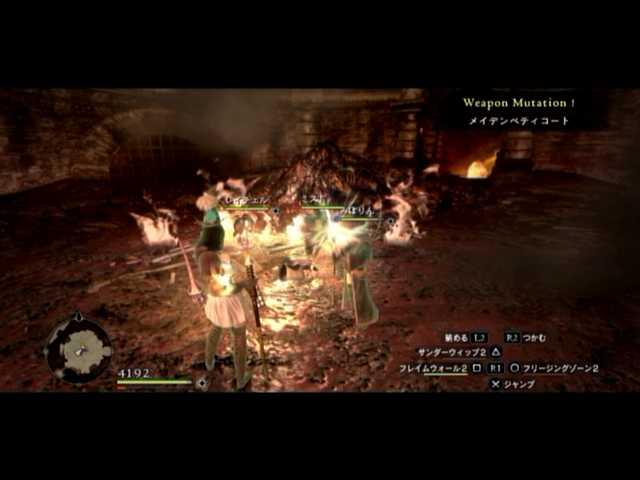Select the メイデンペティコート item name
This screenshot has height=480, width=640.
coord(517,121)
